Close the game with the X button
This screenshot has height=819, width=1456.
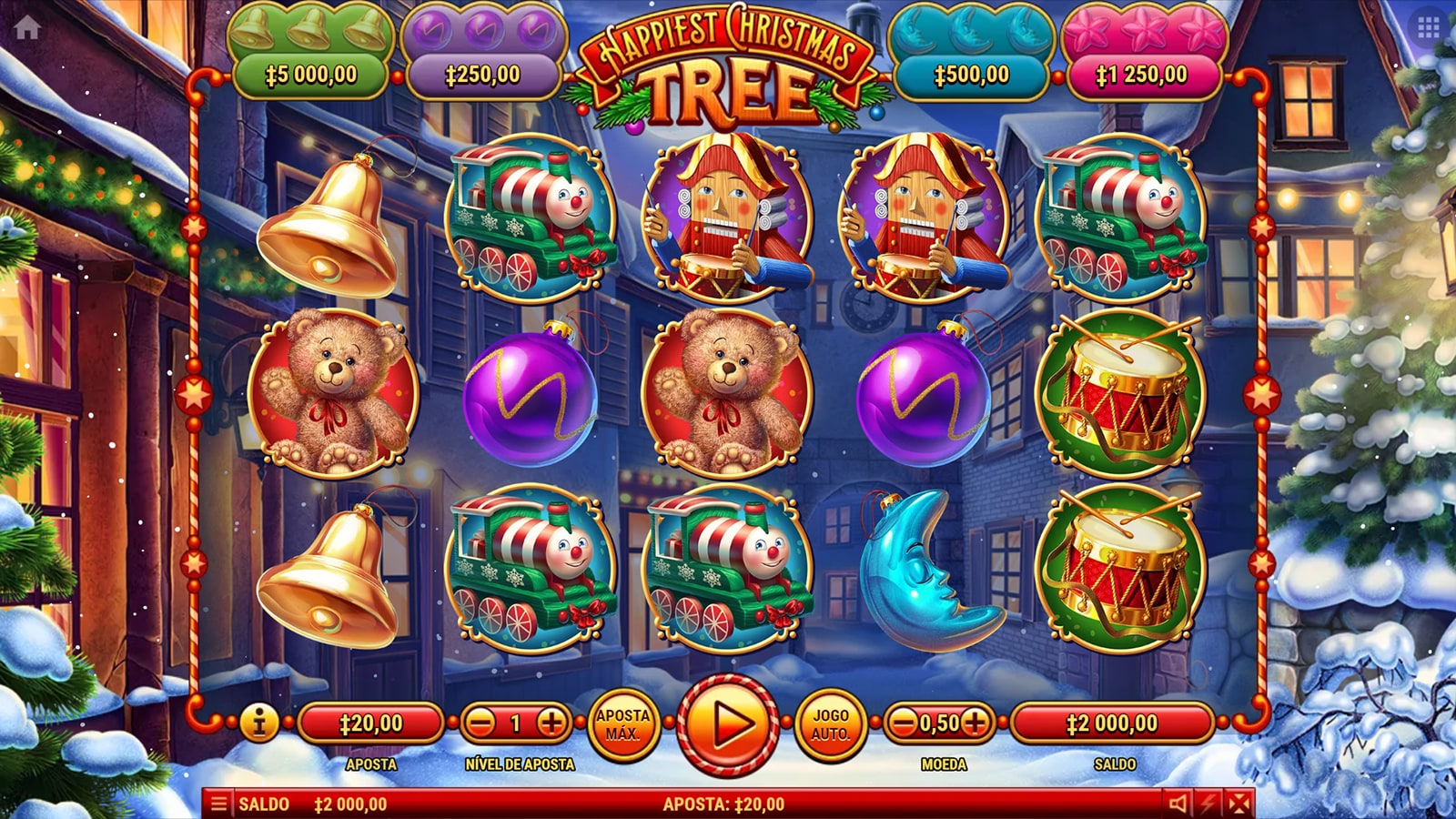point(1239,804)
